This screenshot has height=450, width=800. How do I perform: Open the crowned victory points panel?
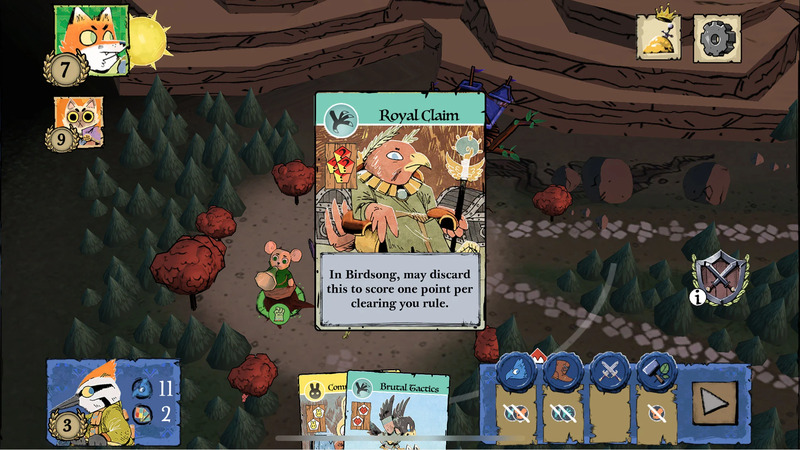click(x=661, y=37)
